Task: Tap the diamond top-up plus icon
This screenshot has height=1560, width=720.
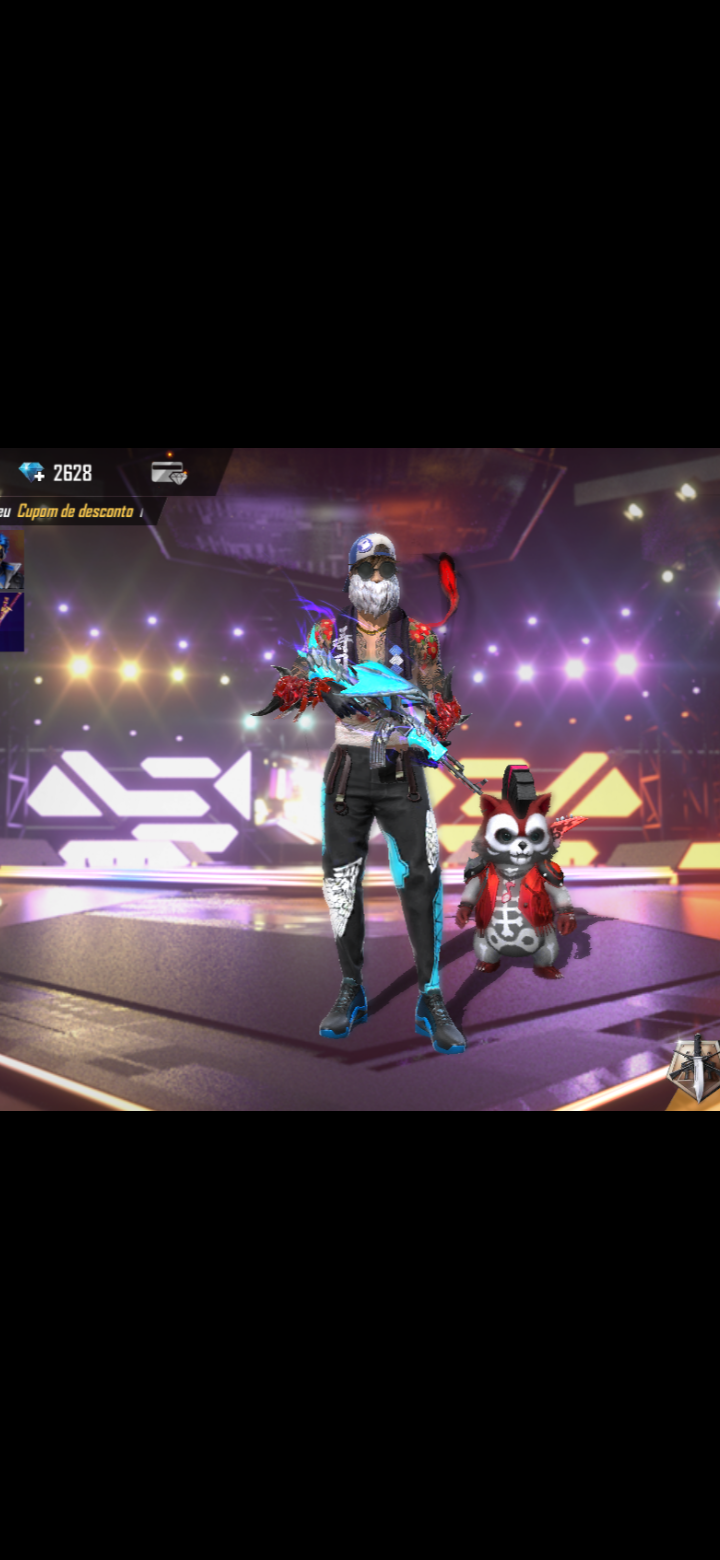Action: 32,472
